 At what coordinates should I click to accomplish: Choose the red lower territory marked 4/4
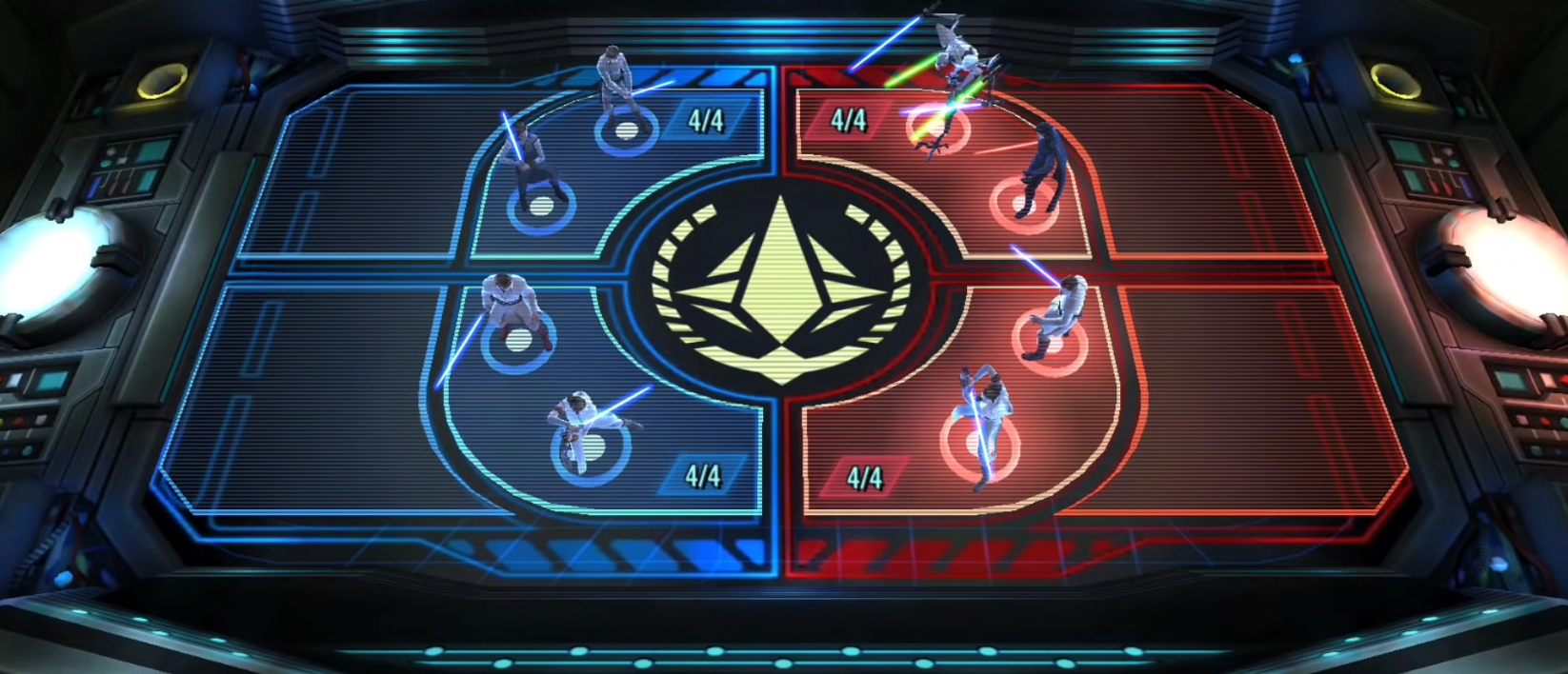863,478
